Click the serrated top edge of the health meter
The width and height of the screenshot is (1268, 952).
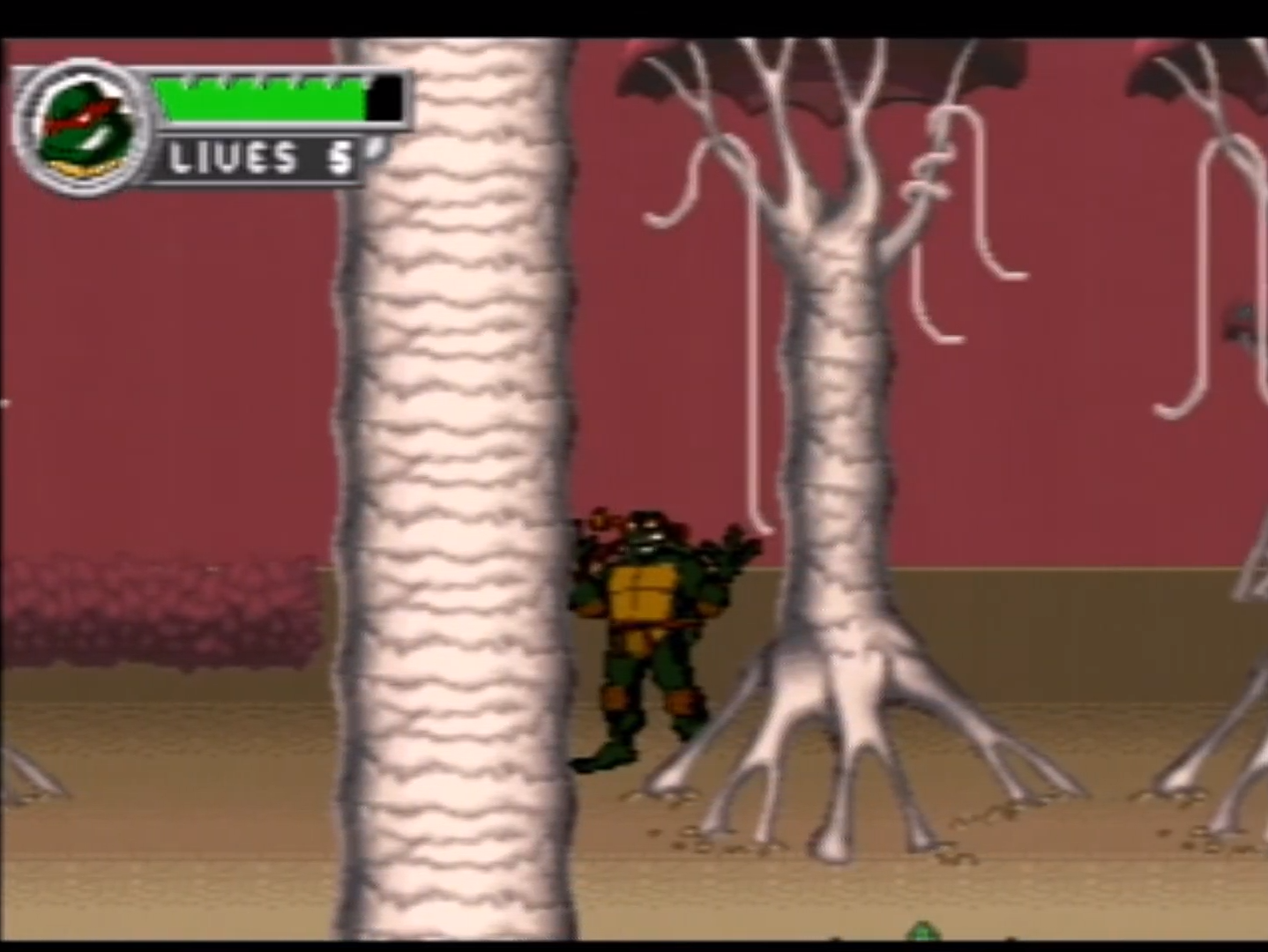point(265,81)
